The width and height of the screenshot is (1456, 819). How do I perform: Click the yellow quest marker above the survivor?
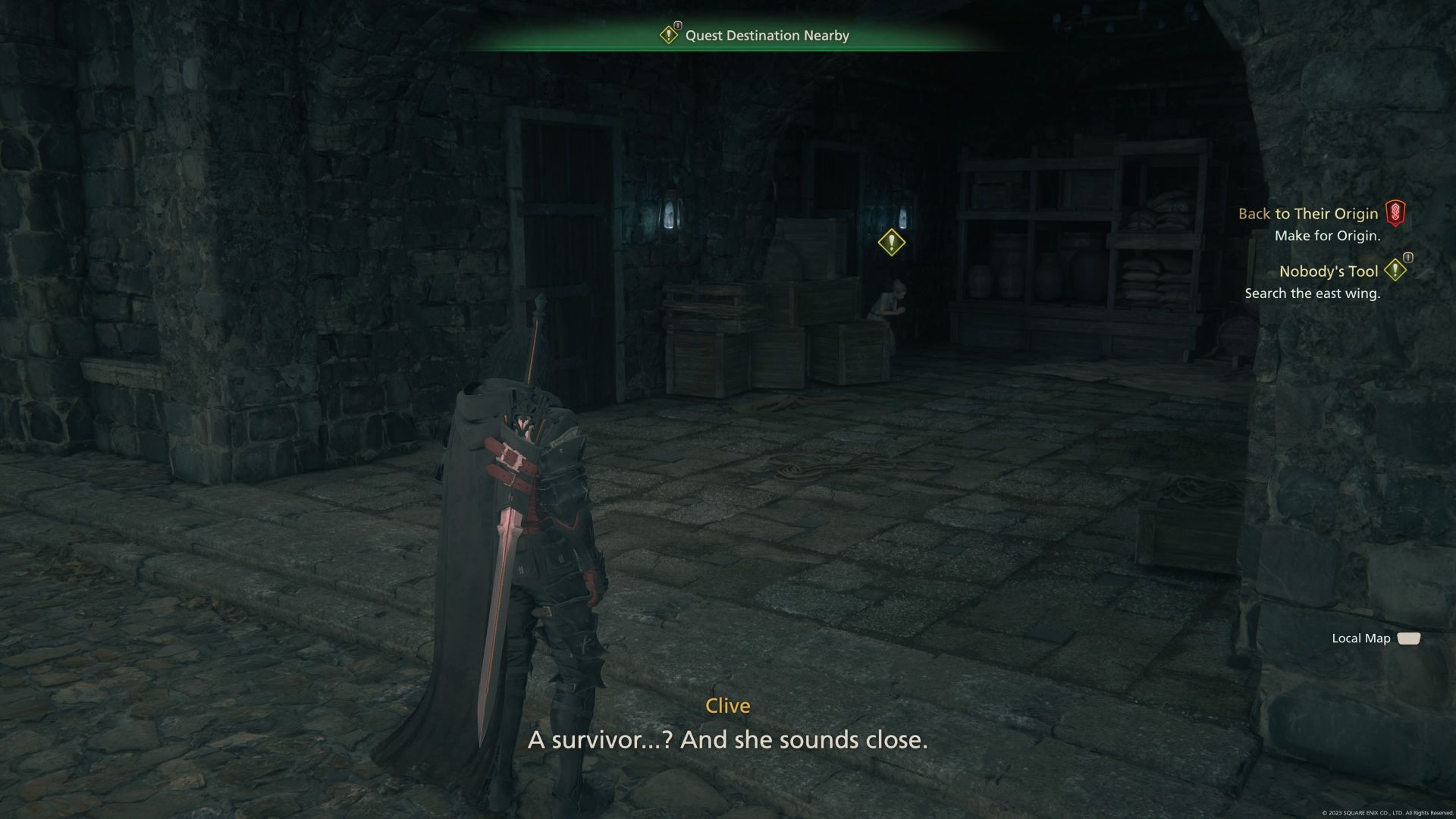pos(891,243)
